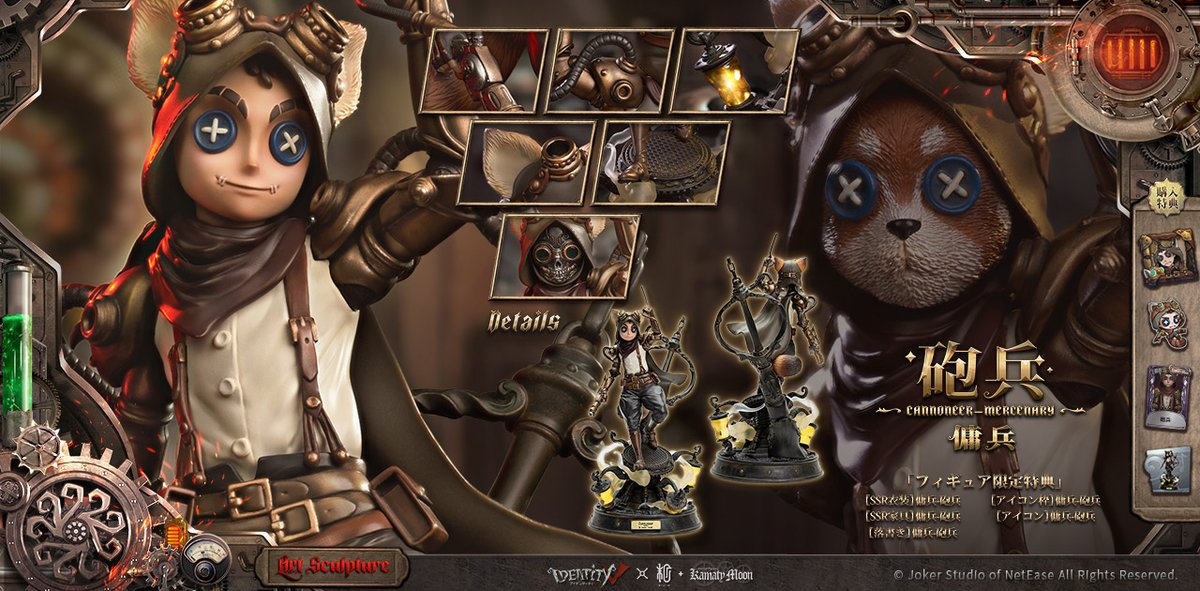Select the chibi hooded character bonus icon

(x=1167, y=324)
